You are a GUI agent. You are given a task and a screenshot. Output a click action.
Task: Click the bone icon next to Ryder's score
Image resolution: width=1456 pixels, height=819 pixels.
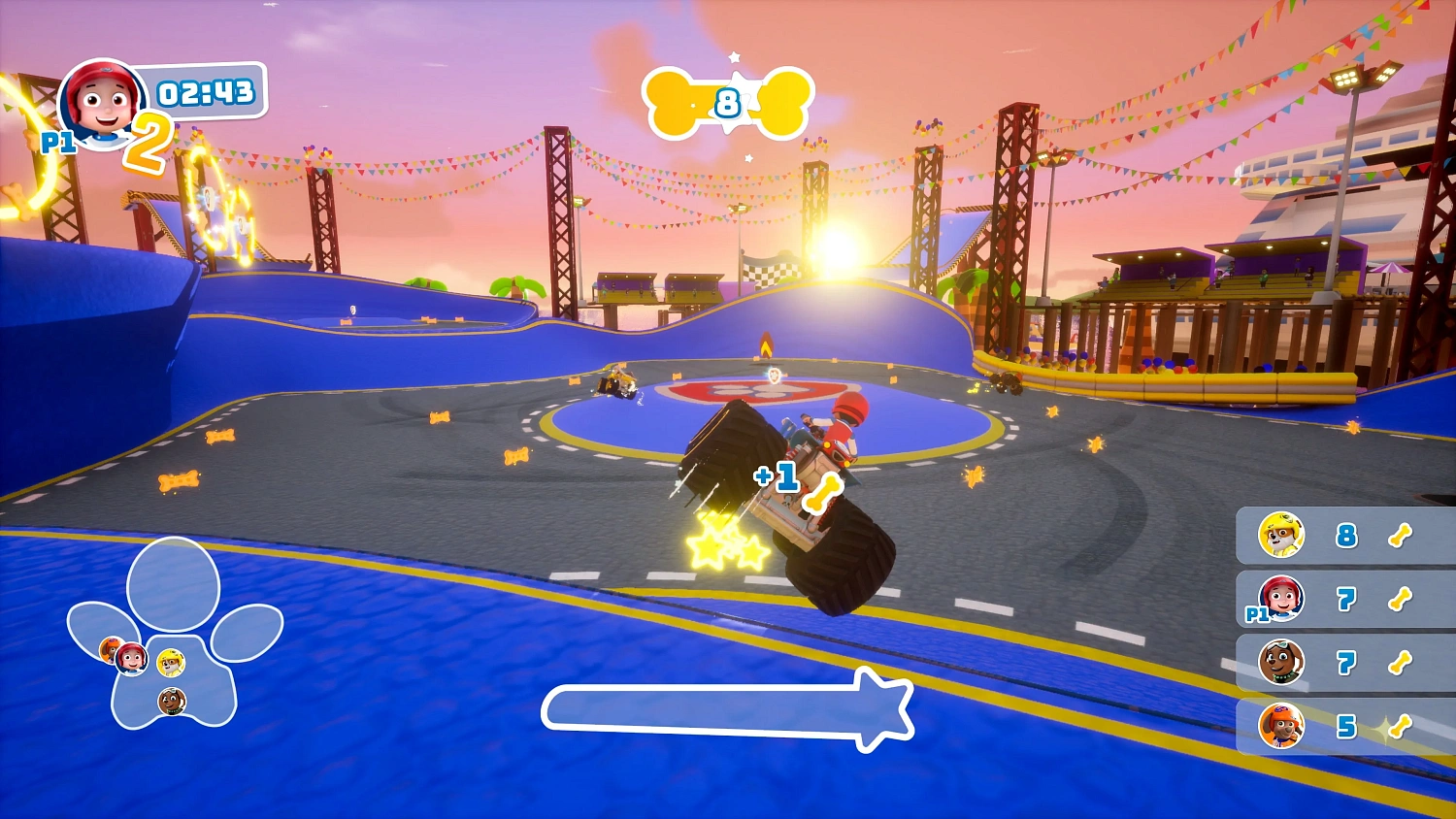[1400, 598]
